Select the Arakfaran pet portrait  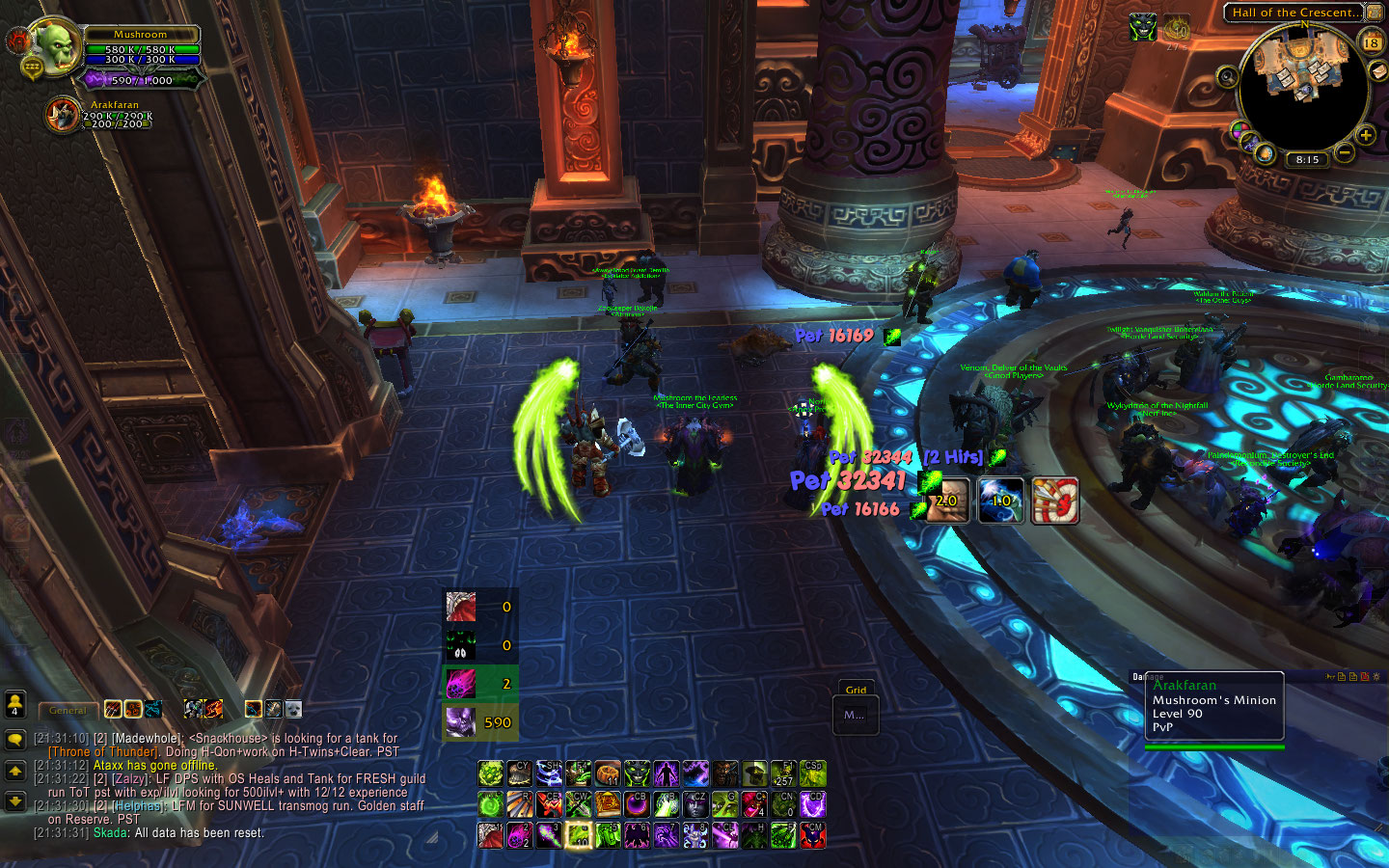point(64,116)
